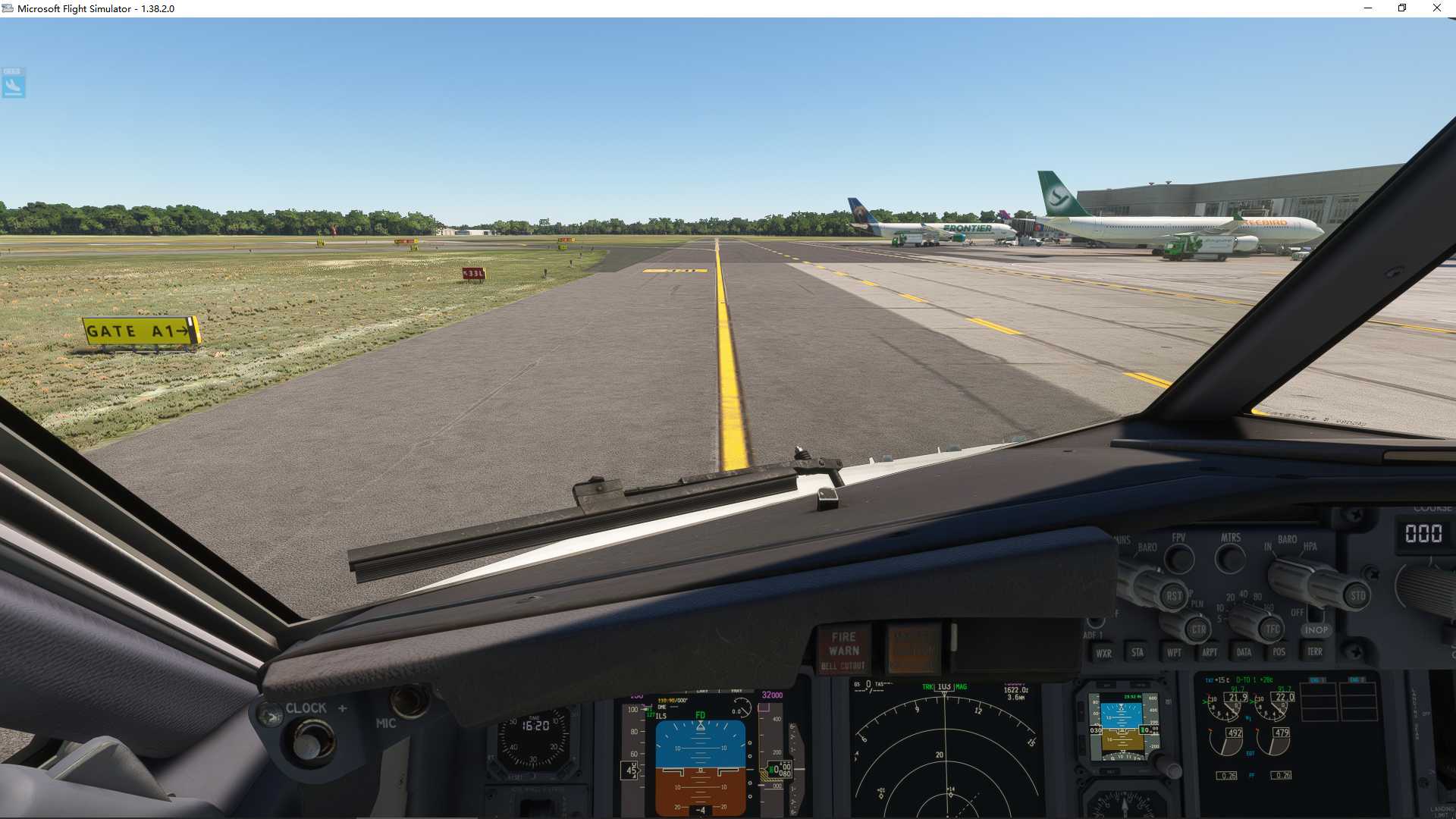Toggle the WXR weather radar button
1456x819 pixels.
1104,653
